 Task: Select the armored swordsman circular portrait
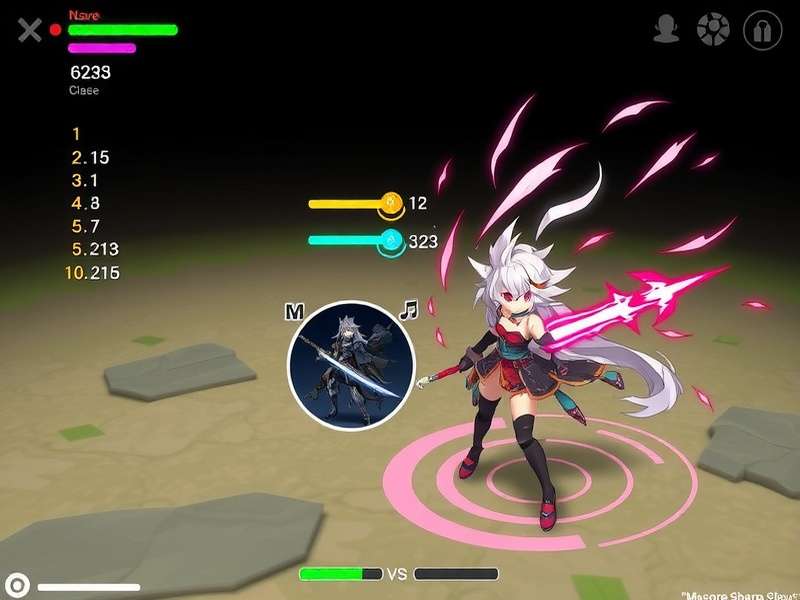tap(351, 365)
